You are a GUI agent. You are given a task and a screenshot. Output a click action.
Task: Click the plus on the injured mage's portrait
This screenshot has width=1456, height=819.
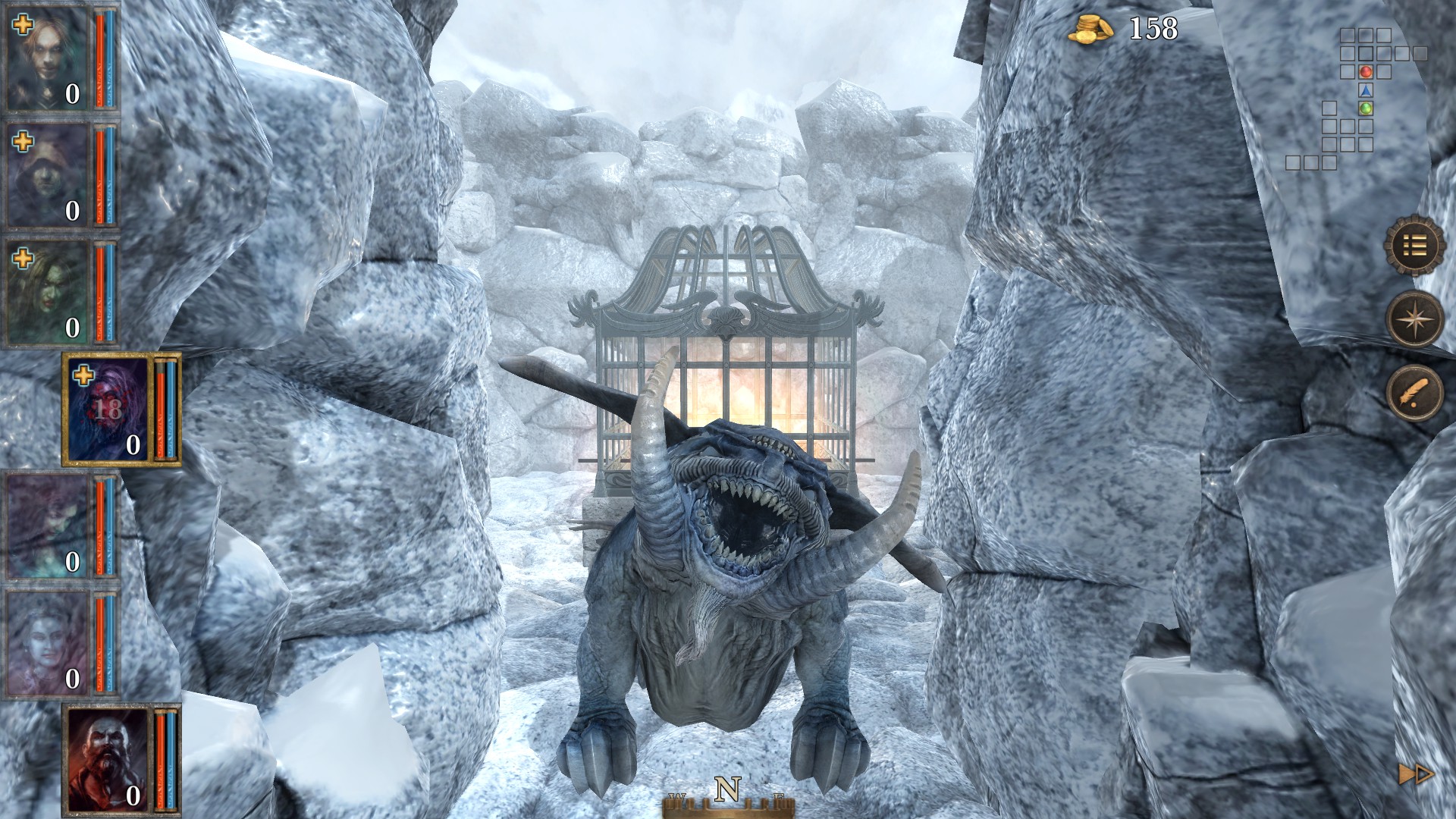(83, 375)
